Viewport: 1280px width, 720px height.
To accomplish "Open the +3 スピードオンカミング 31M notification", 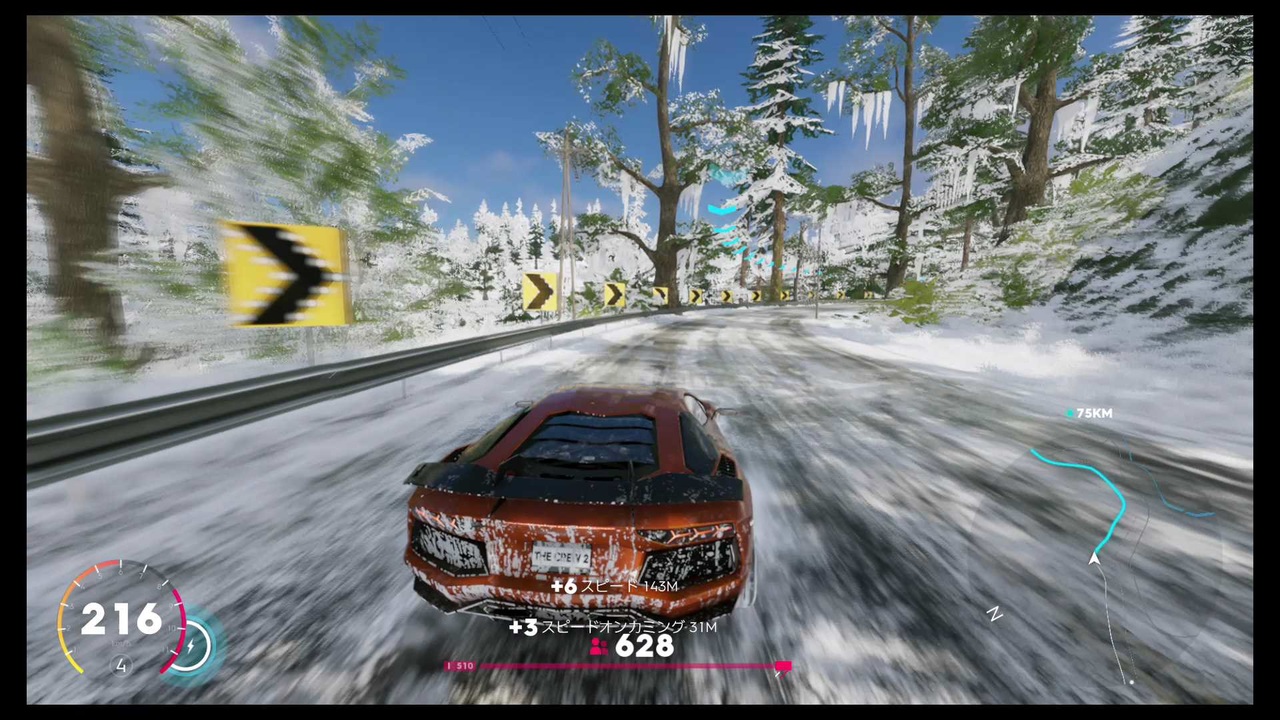I will [612, 627].
